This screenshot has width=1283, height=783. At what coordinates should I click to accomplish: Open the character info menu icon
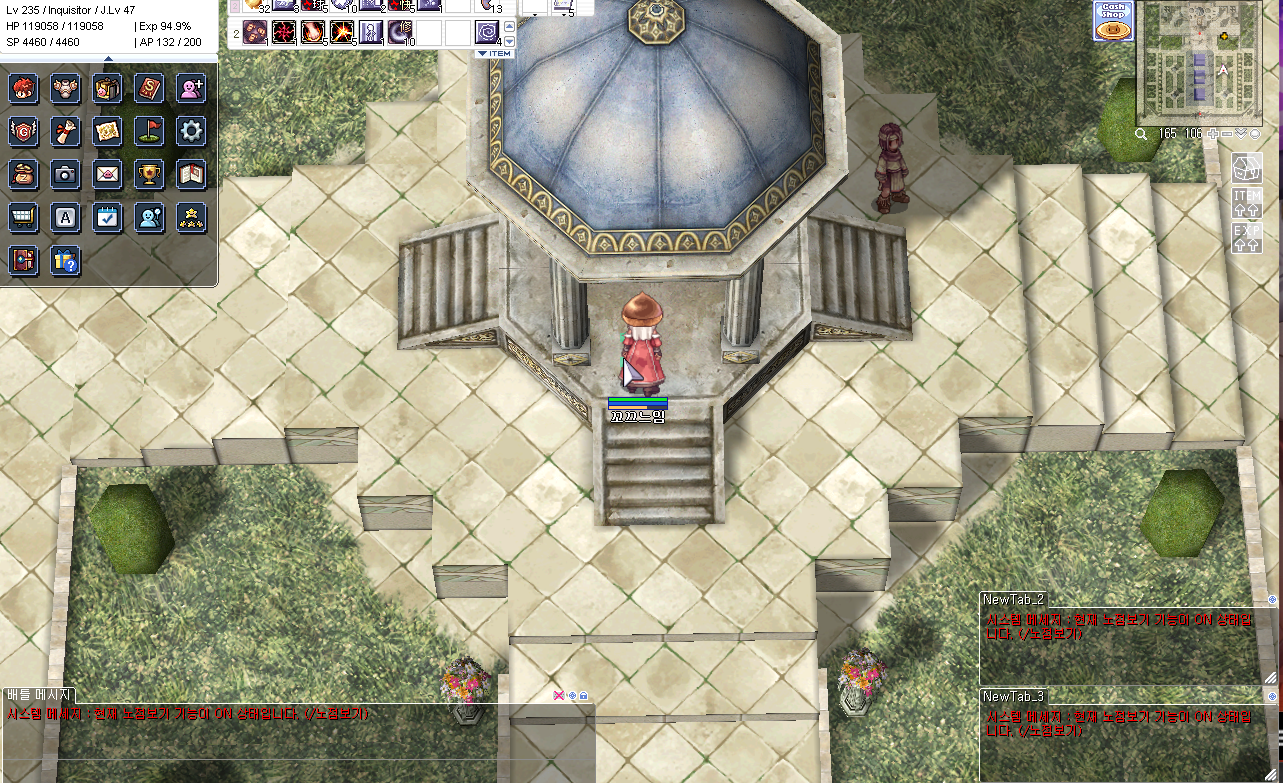click(x=23, y=88)
